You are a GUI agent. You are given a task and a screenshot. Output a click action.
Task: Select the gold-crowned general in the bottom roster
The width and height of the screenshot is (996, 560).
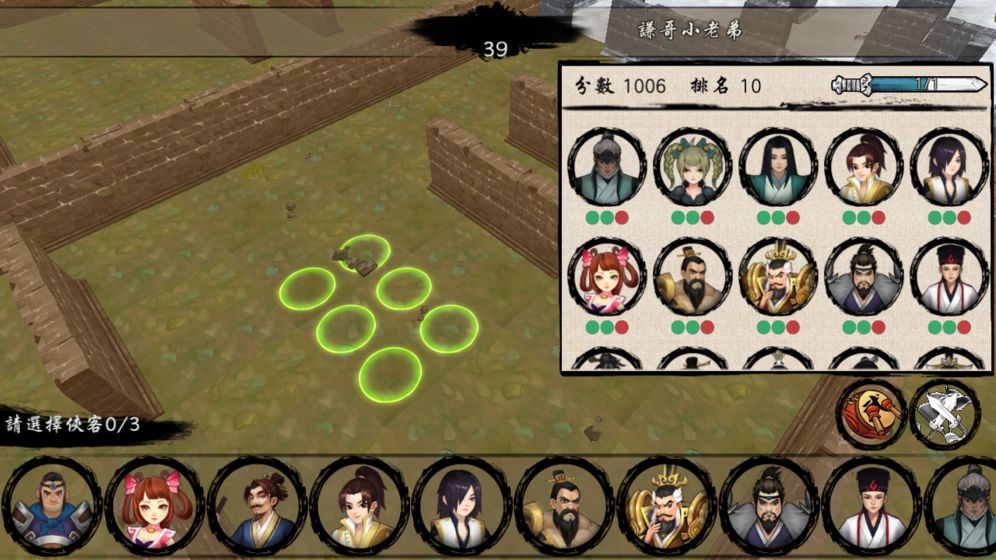click(x=666, y=506)
